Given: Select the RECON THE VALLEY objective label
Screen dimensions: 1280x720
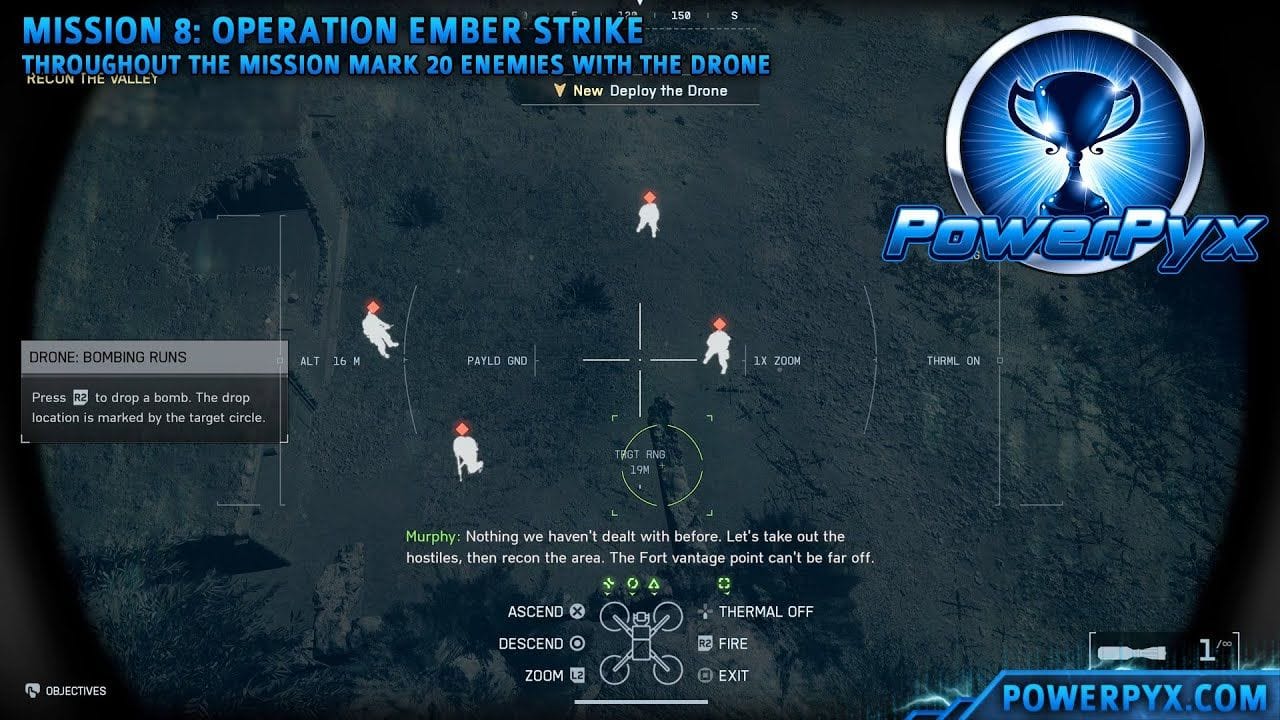Looking at the screenshot, I should click(x=90, y=79).
